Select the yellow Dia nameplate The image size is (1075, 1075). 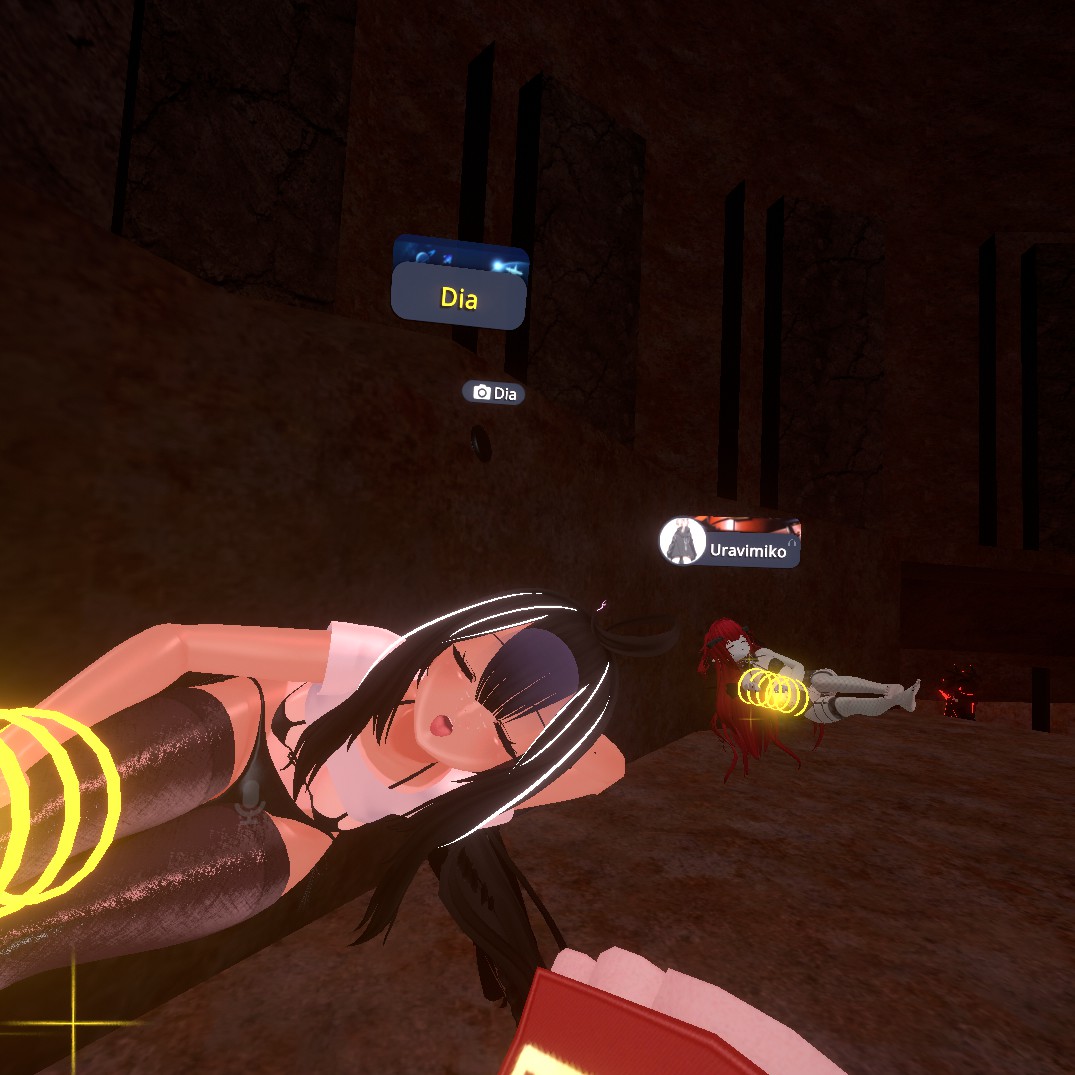tap(459, 297)
